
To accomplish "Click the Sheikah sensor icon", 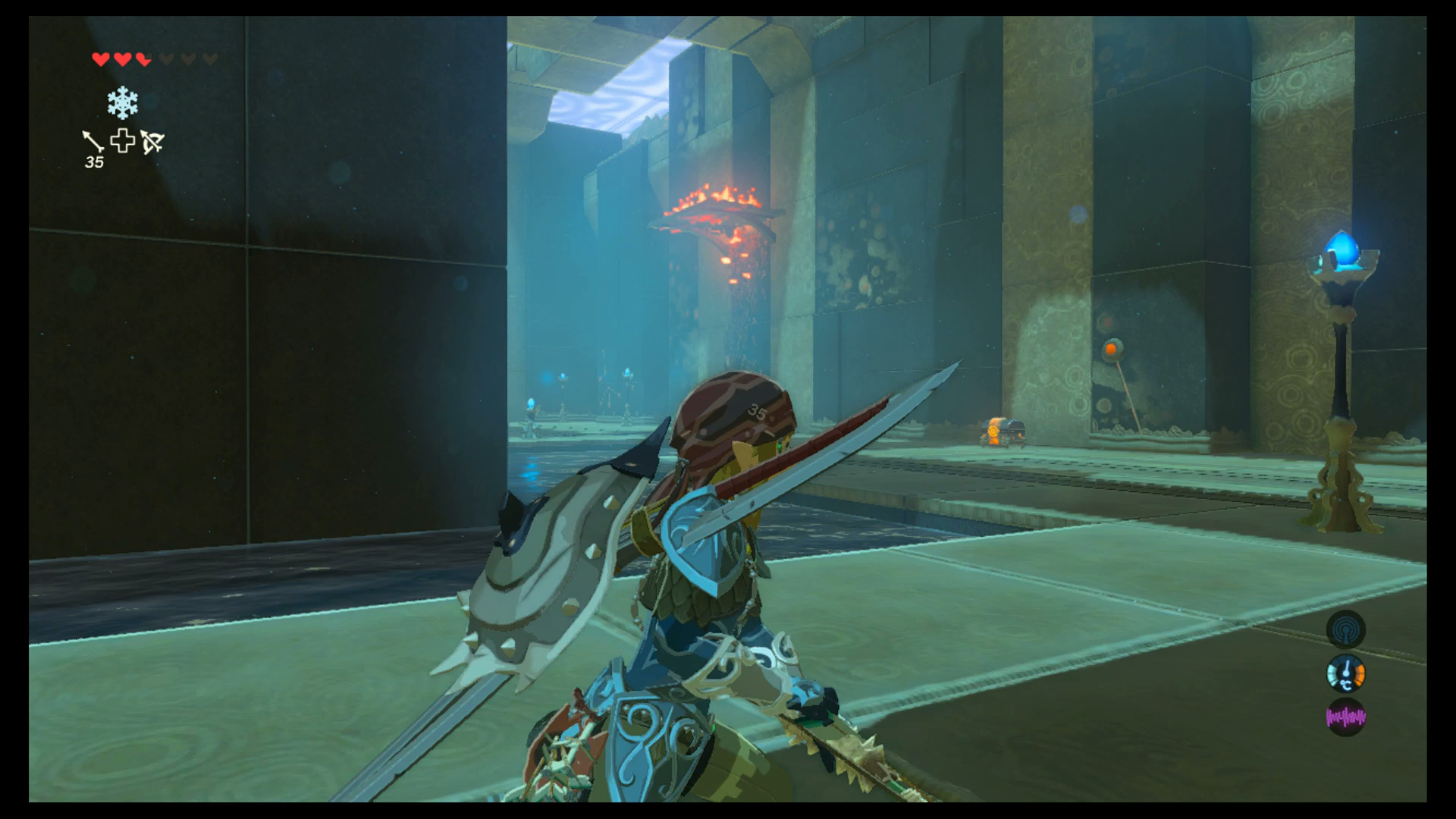I will 1345,629.
